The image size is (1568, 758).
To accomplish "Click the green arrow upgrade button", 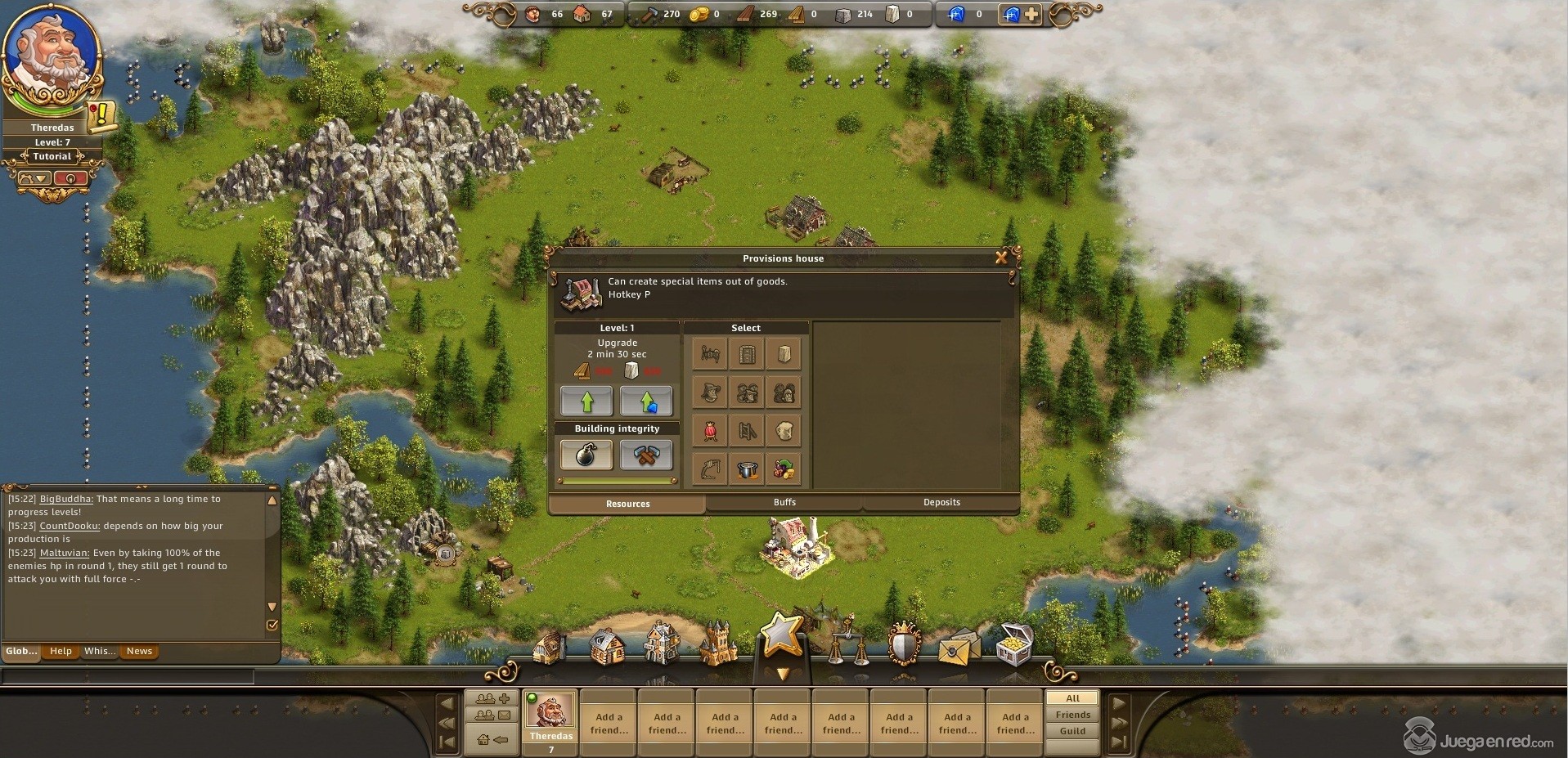I will point(586,401).
